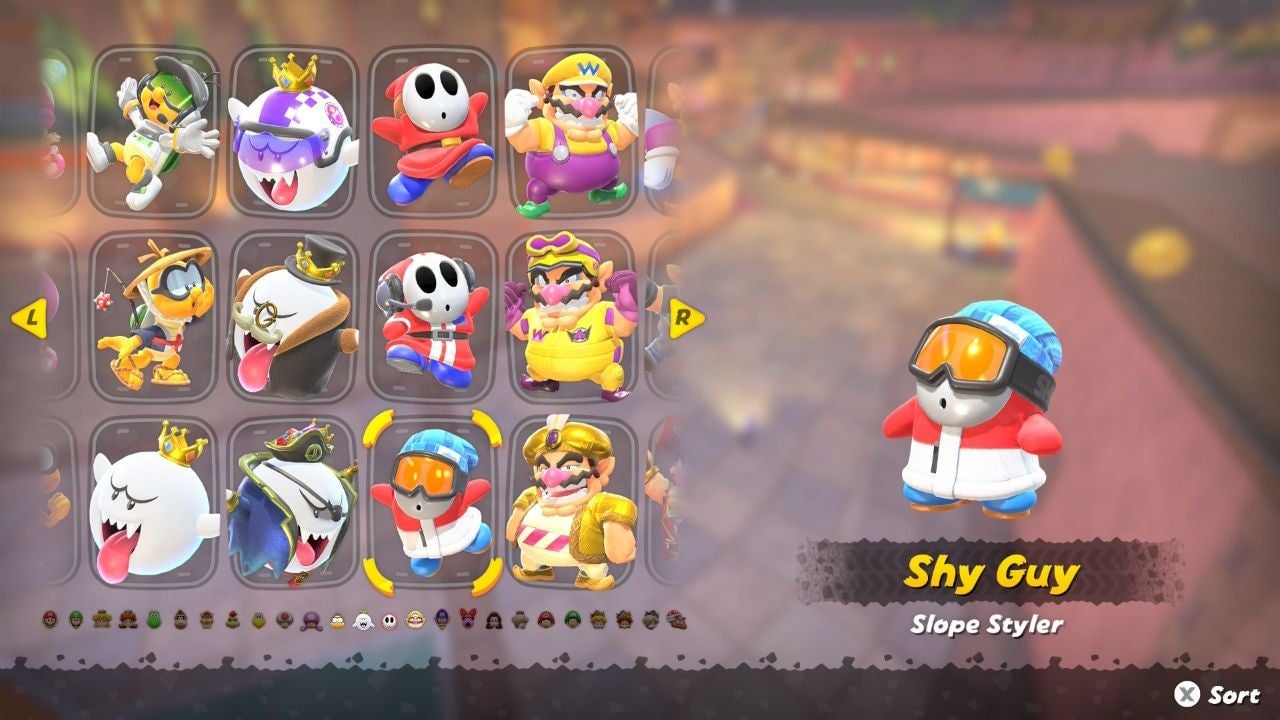The height and width of the screenshot is (720, 1280).
Task: Pick Yoshi from the bottom character row
Action: click(x=154, y=616)
